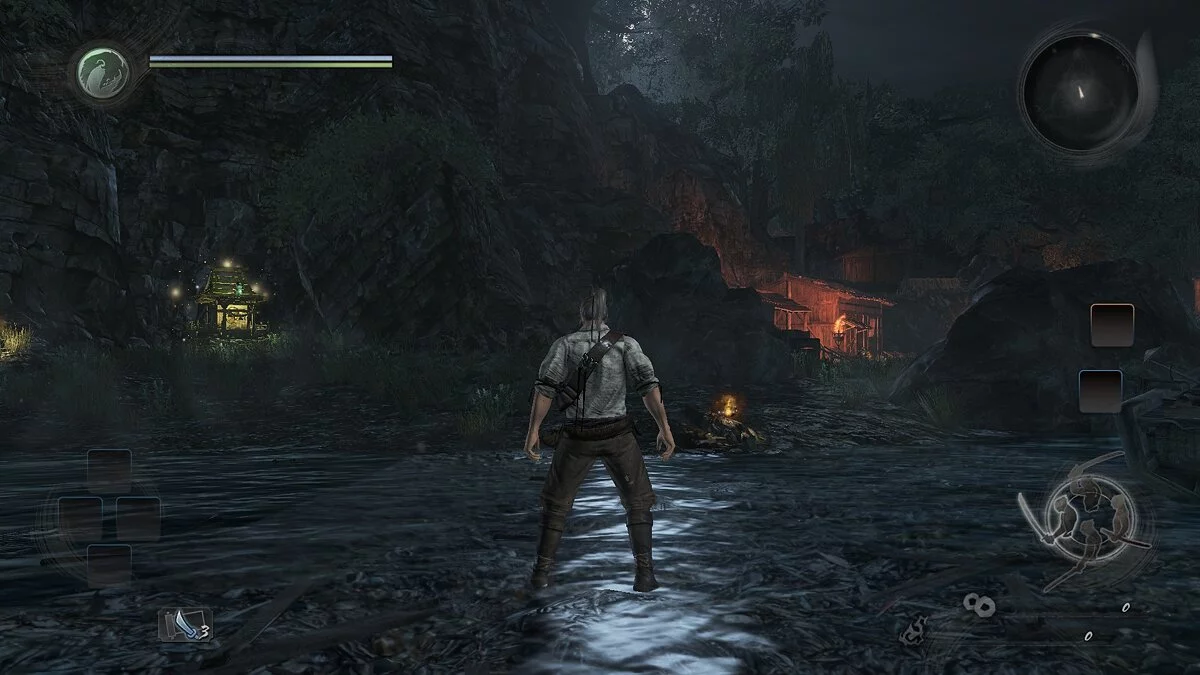Use the blue item slot showing 3
Image resolution: width=1200 pixels, height=675 pixels.
185,624
